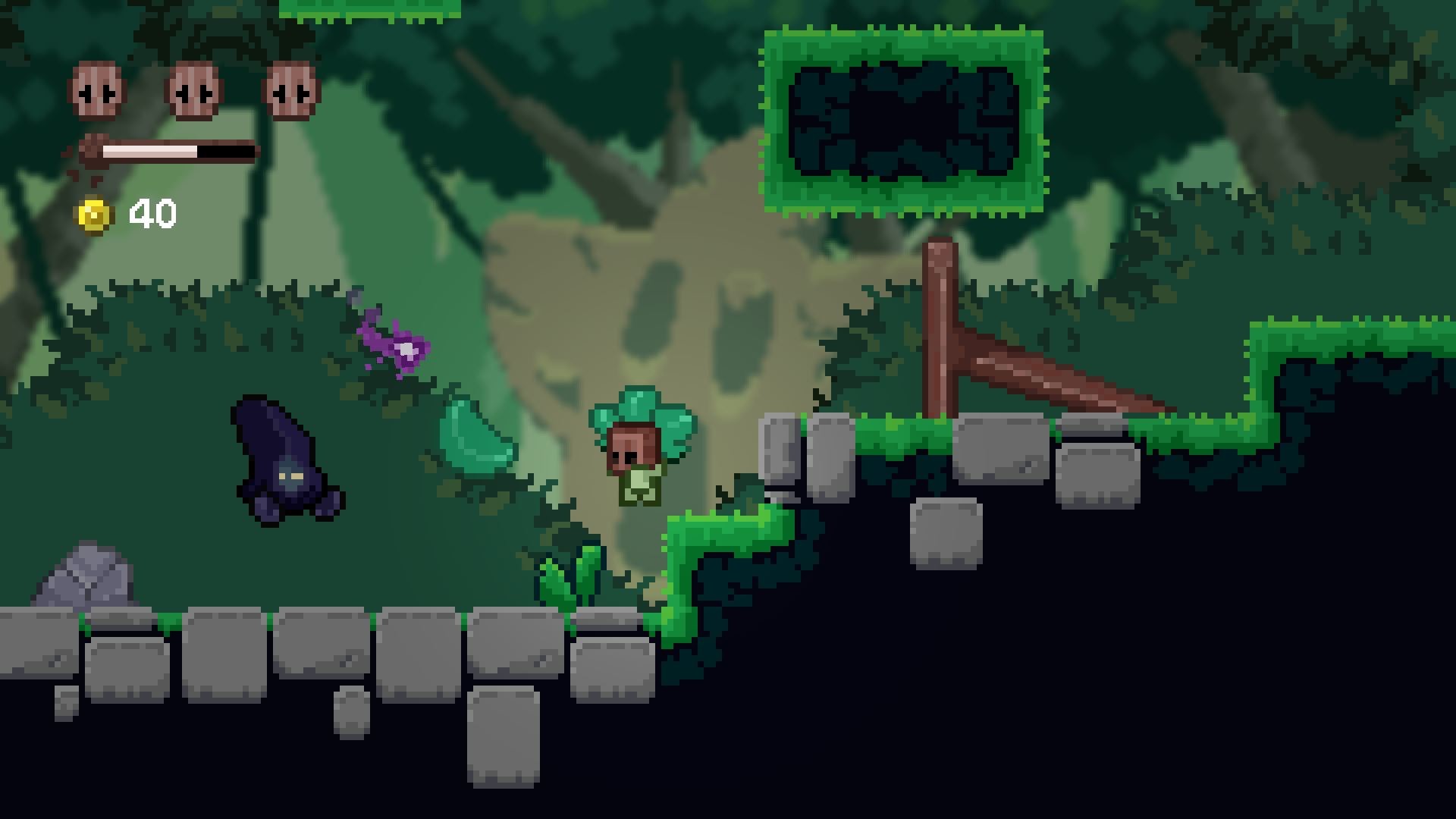Click the wooden stamina bar under the masks
The image size is (1456, 819).
click(171, 150)
